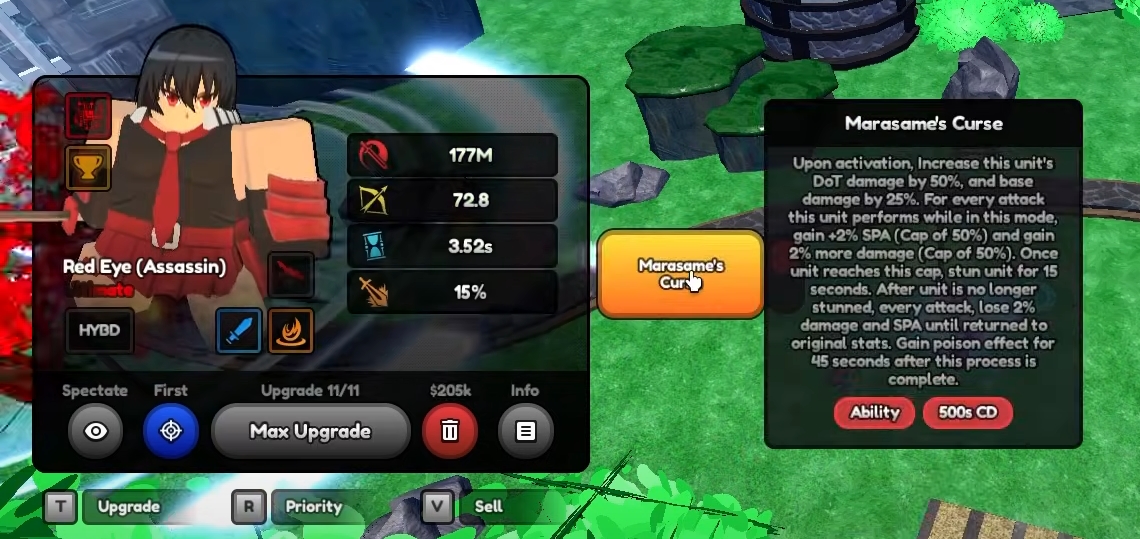Click the dark red slash skill icon
1140x539 pixels.
pos(291,275)
